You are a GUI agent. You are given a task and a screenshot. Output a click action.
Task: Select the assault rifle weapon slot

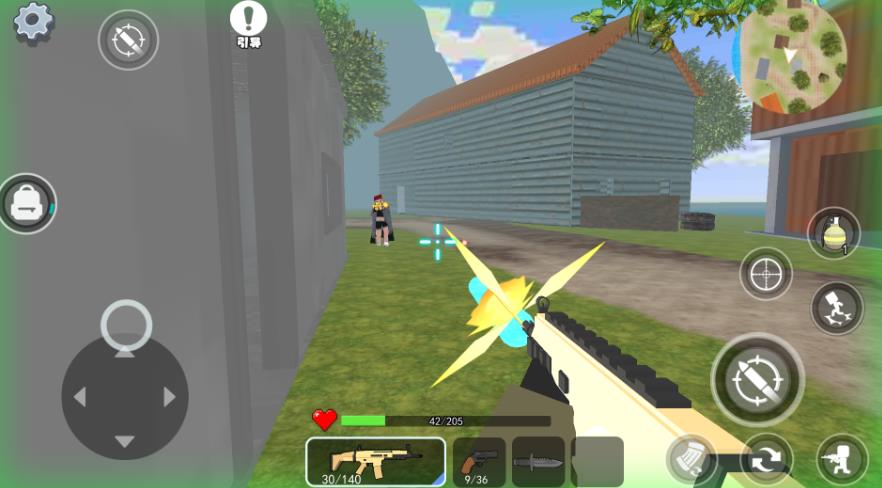(x=375, y=461)
